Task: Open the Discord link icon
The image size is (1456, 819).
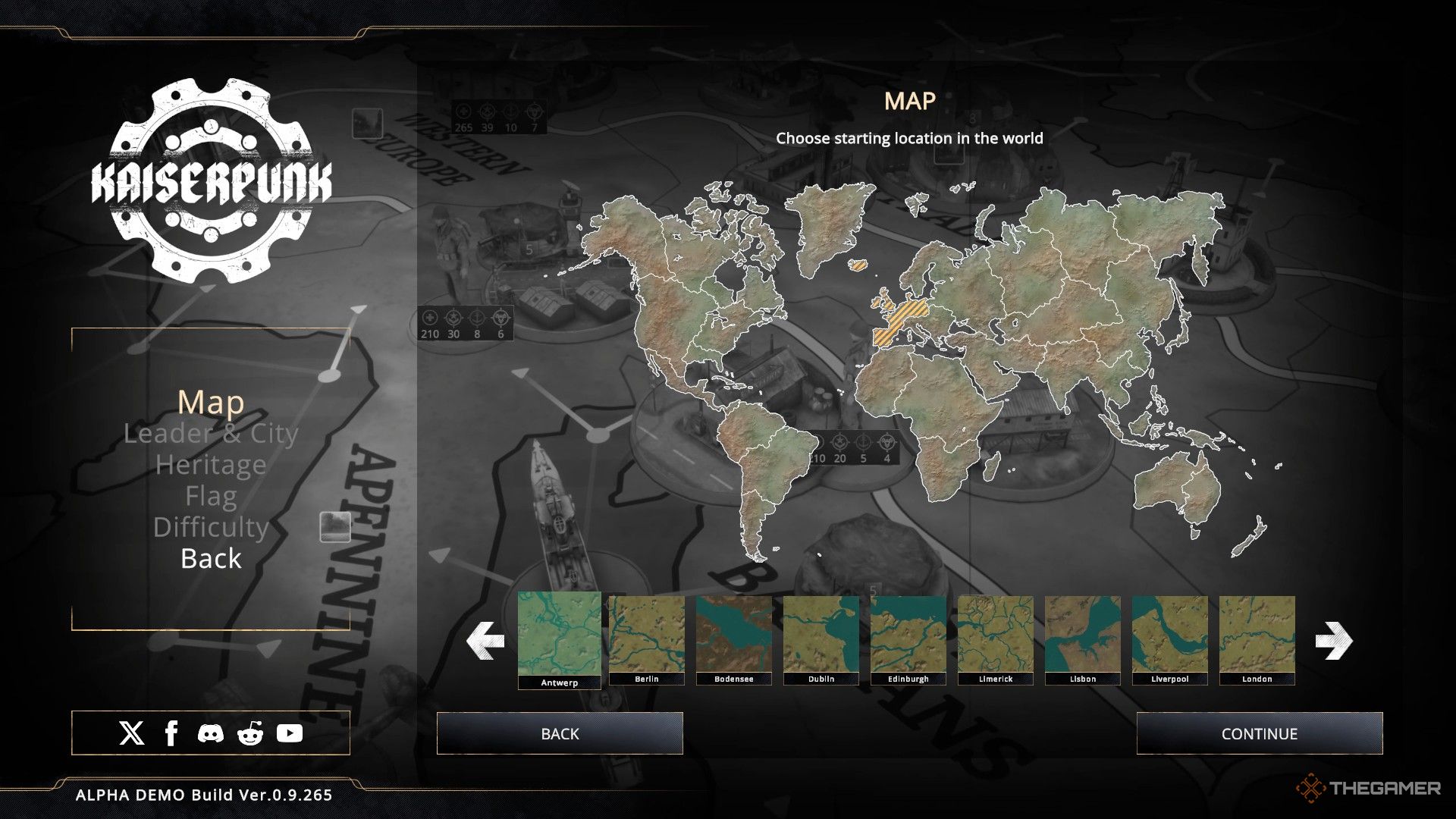Action: coord(211,733)
